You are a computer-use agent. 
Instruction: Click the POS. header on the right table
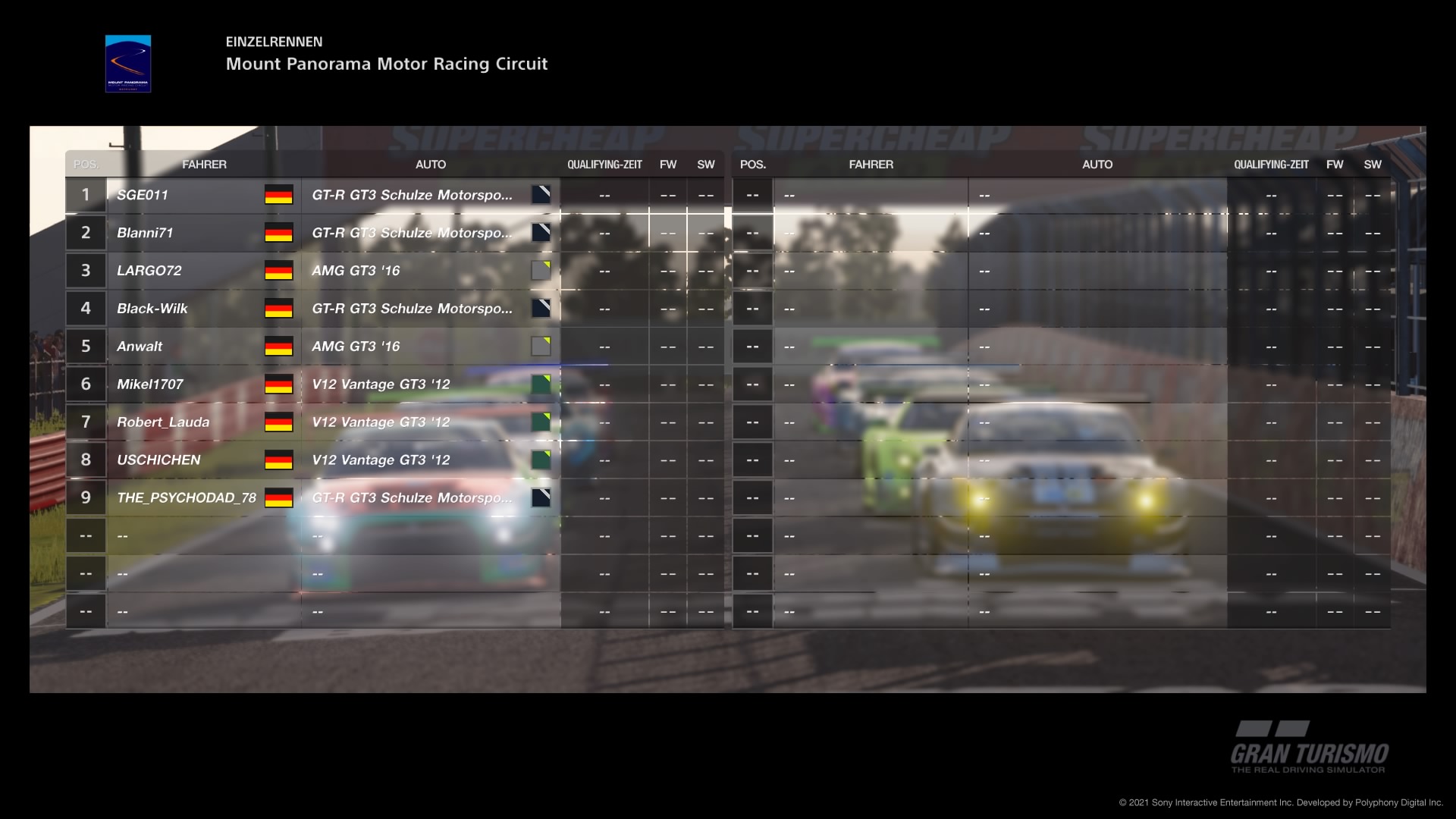(x=752, y=164)
